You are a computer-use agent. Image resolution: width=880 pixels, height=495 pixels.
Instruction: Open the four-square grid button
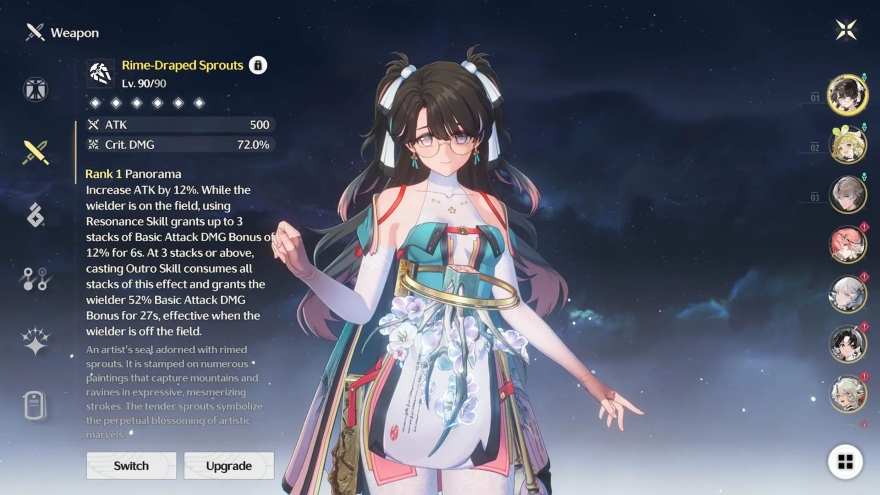[x=846, y=461]
